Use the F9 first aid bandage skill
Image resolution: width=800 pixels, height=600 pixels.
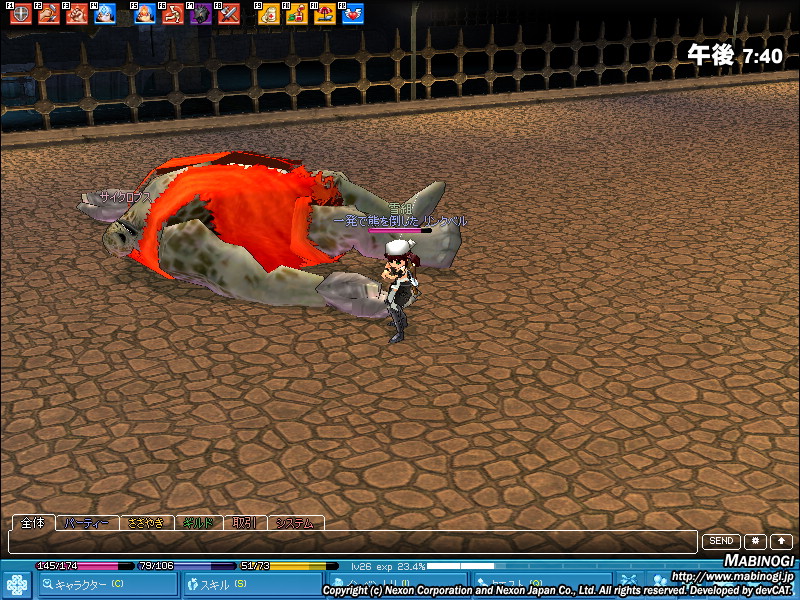[x=270, y=15]
